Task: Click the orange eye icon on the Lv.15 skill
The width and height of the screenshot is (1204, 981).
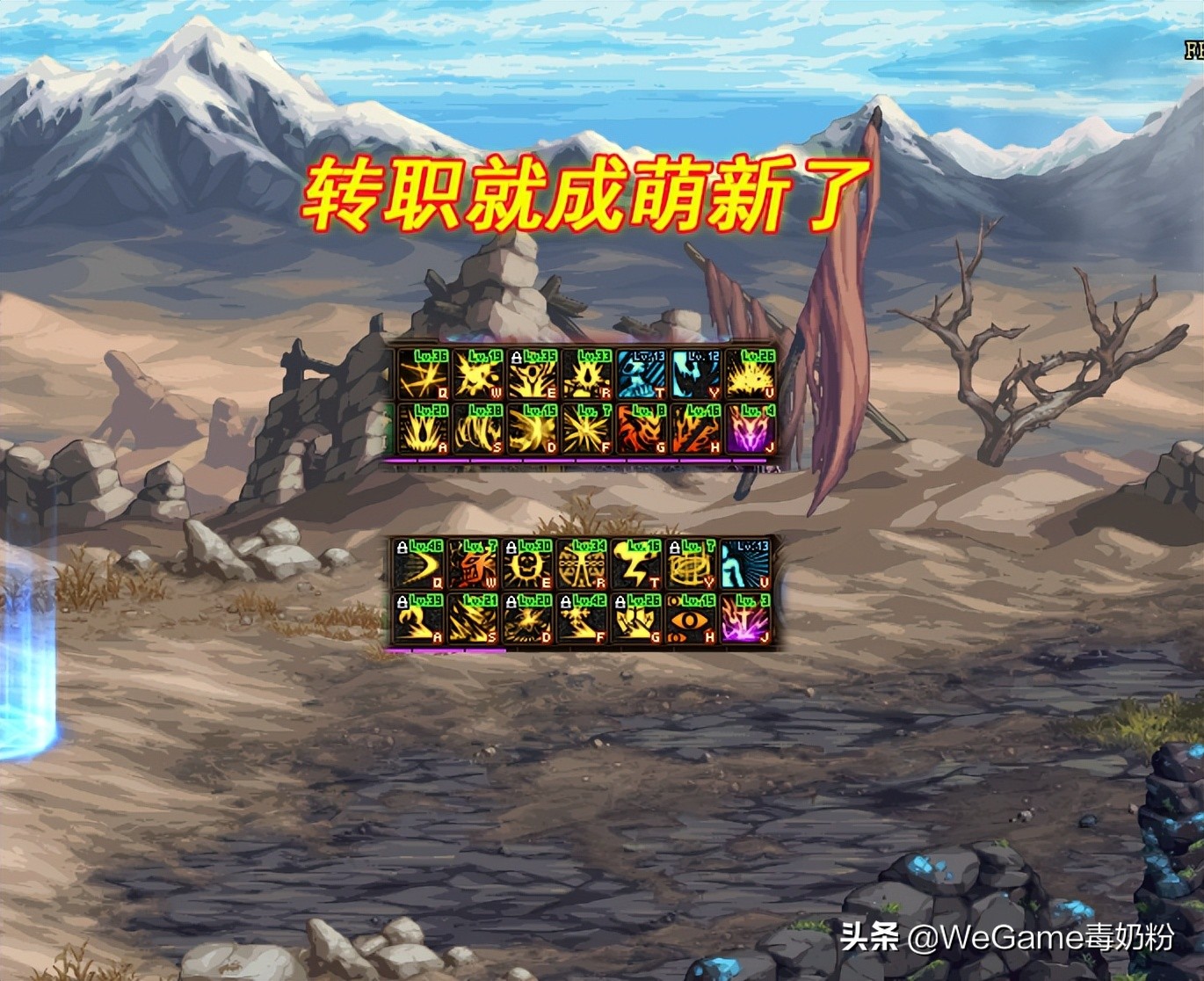Action: point(690,620)
